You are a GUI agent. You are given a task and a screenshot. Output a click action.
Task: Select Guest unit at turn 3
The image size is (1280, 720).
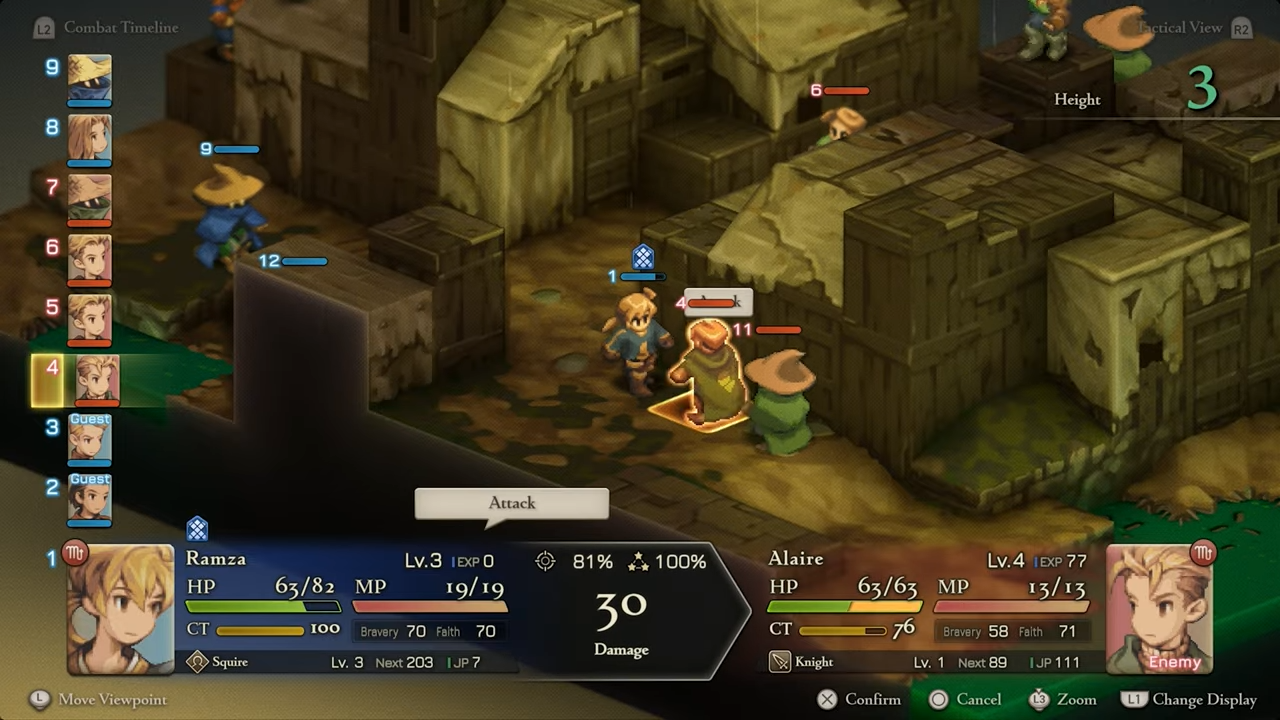tap(89, 440)
